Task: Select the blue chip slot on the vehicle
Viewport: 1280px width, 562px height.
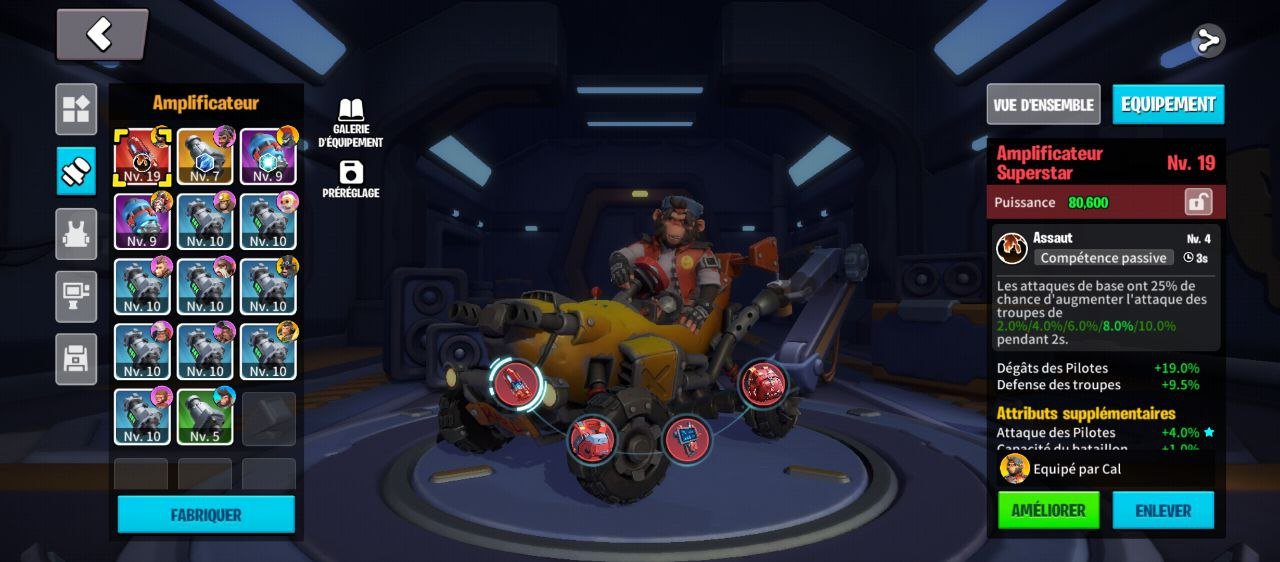Action: (x=688, y=438)
